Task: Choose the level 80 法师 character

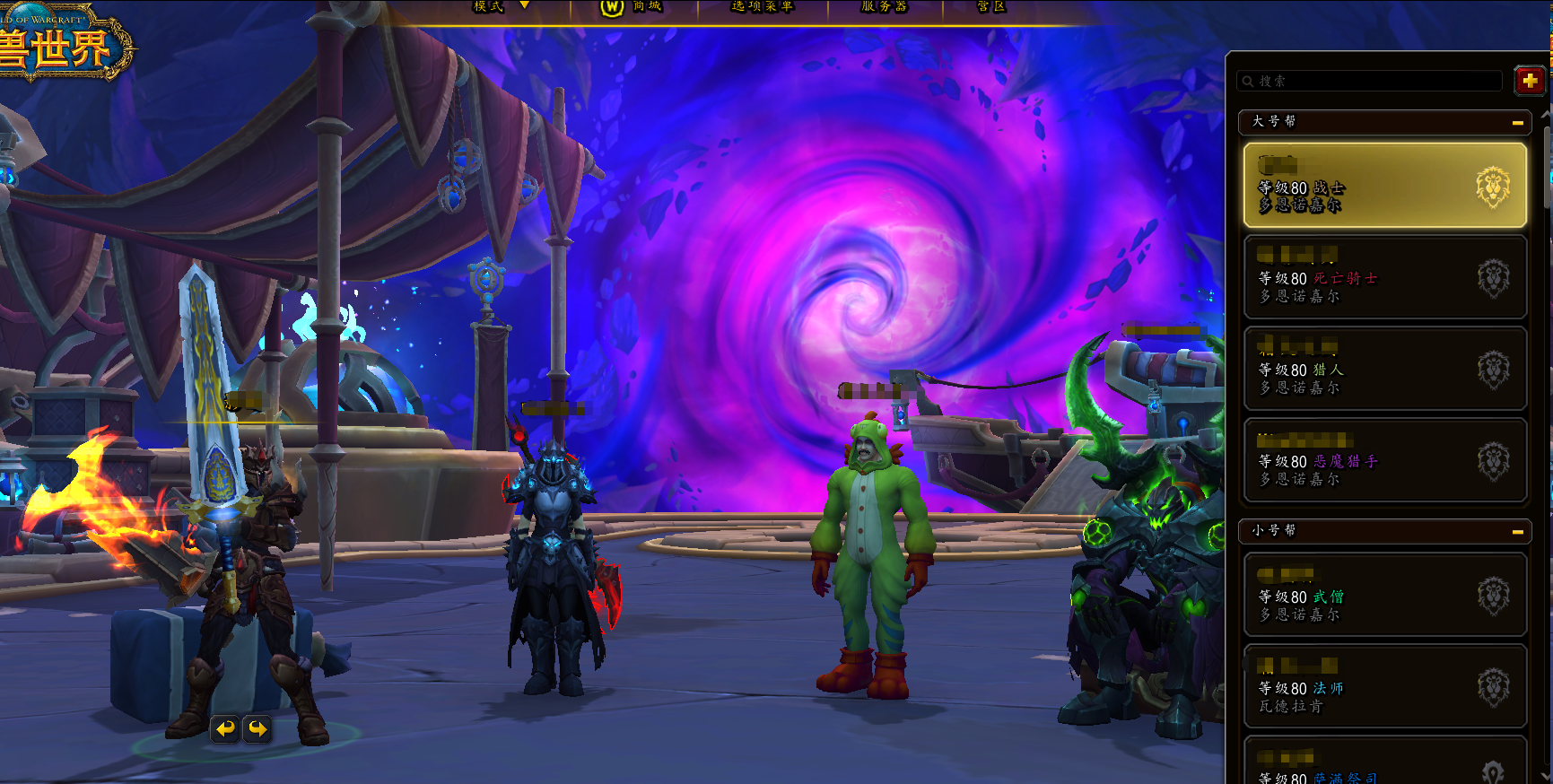Action: click(x=1384, y=686)
